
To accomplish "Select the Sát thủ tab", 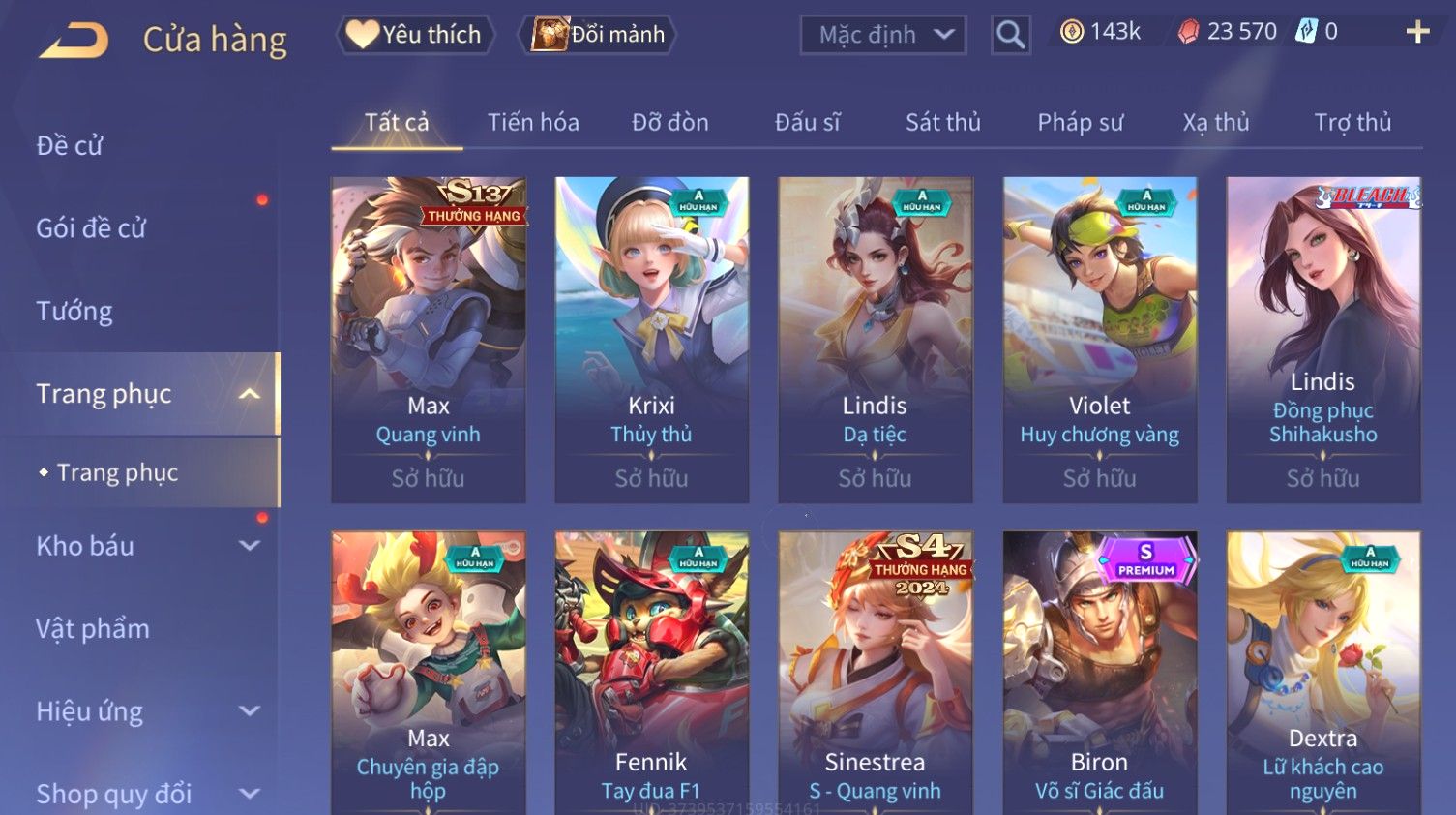I will 942,123.
